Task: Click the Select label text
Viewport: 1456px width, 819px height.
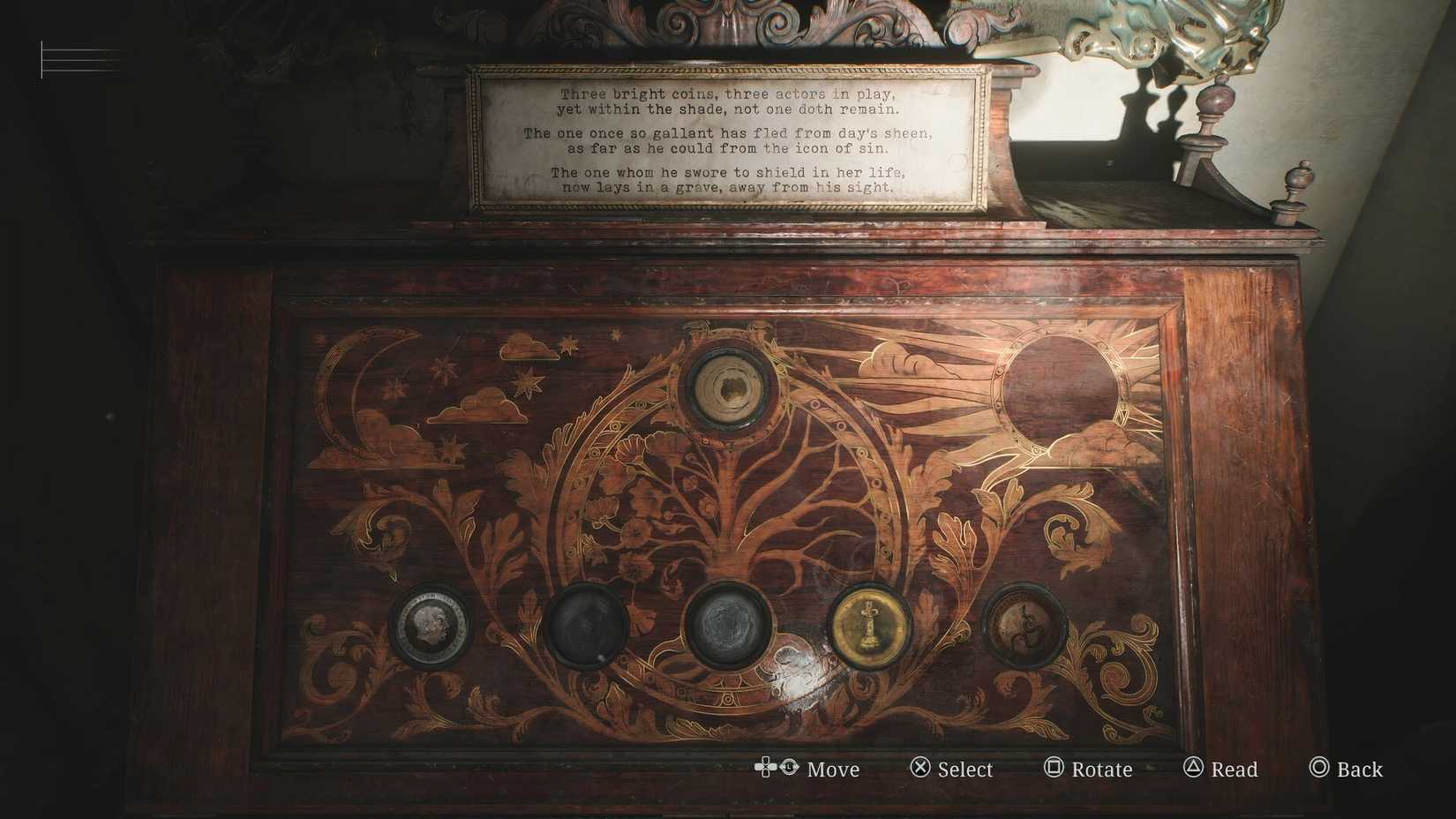Action: tap(965, 769)
